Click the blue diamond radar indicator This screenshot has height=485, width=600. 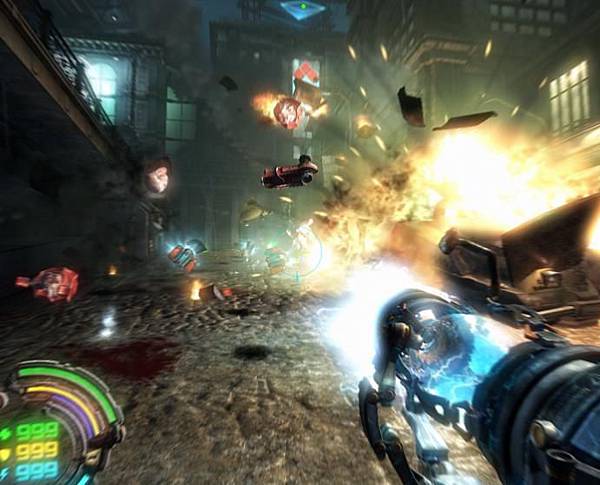click(303, 10)
